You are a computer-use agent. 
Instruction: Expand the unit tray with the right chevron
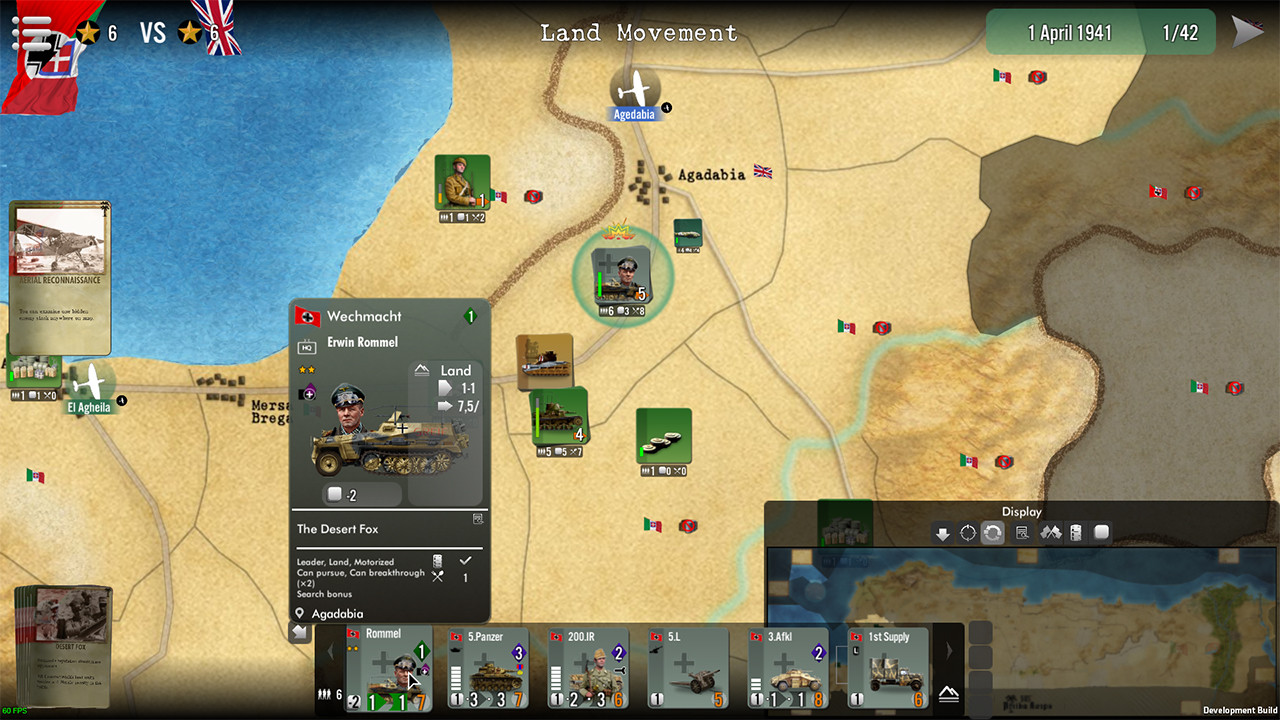coord(949,650)
